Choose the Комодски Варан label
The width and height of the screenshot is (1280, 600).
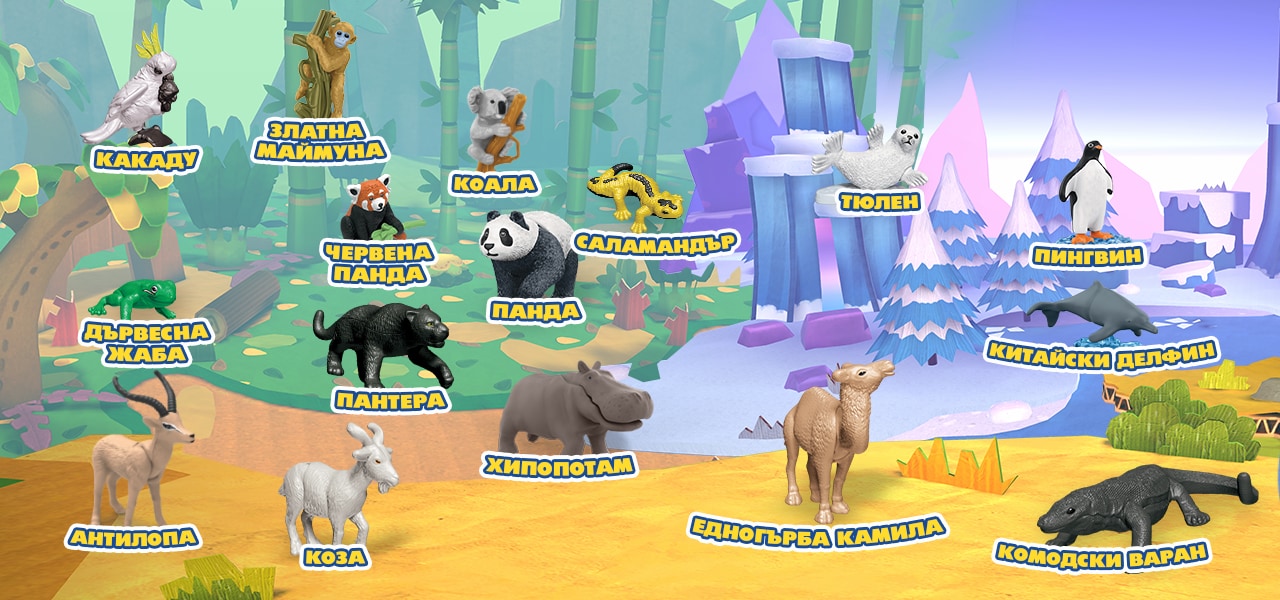pyautogui.click(x=1102, y=552)
